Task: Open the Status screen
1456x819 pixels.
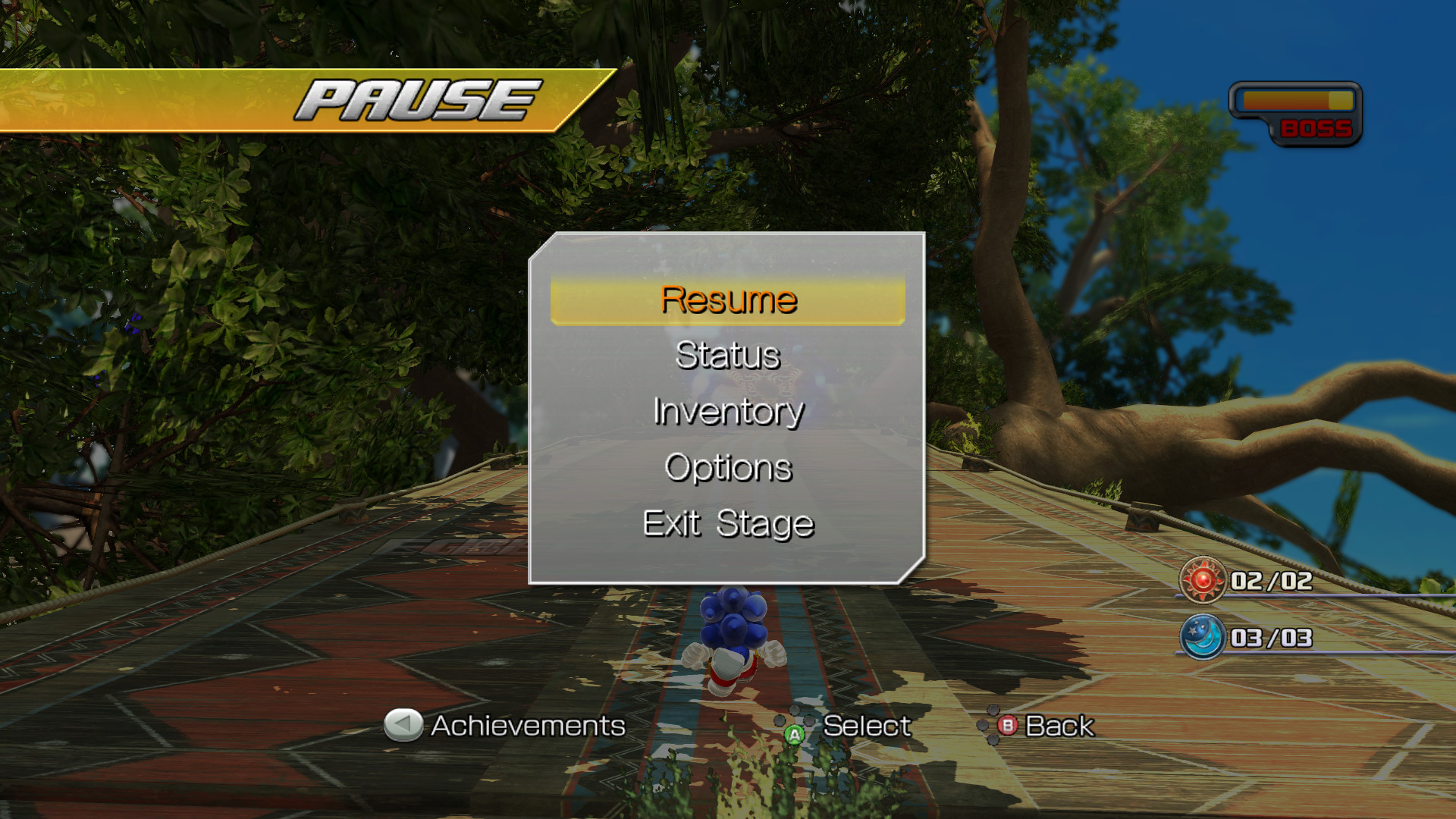Action: [728, 355]
